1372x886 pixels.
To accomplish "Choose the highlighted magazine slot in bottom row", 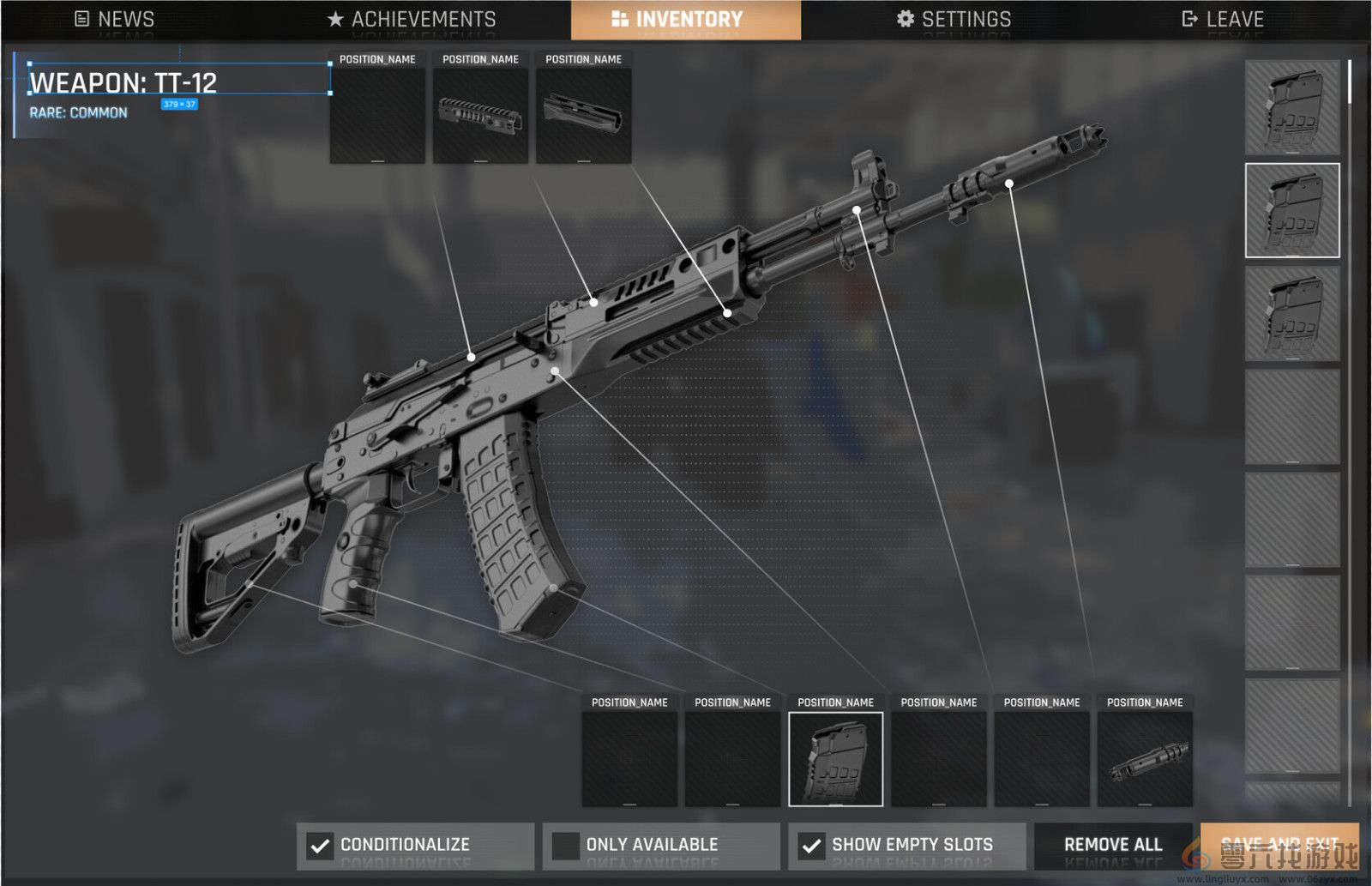I will (x=835, y=759).
